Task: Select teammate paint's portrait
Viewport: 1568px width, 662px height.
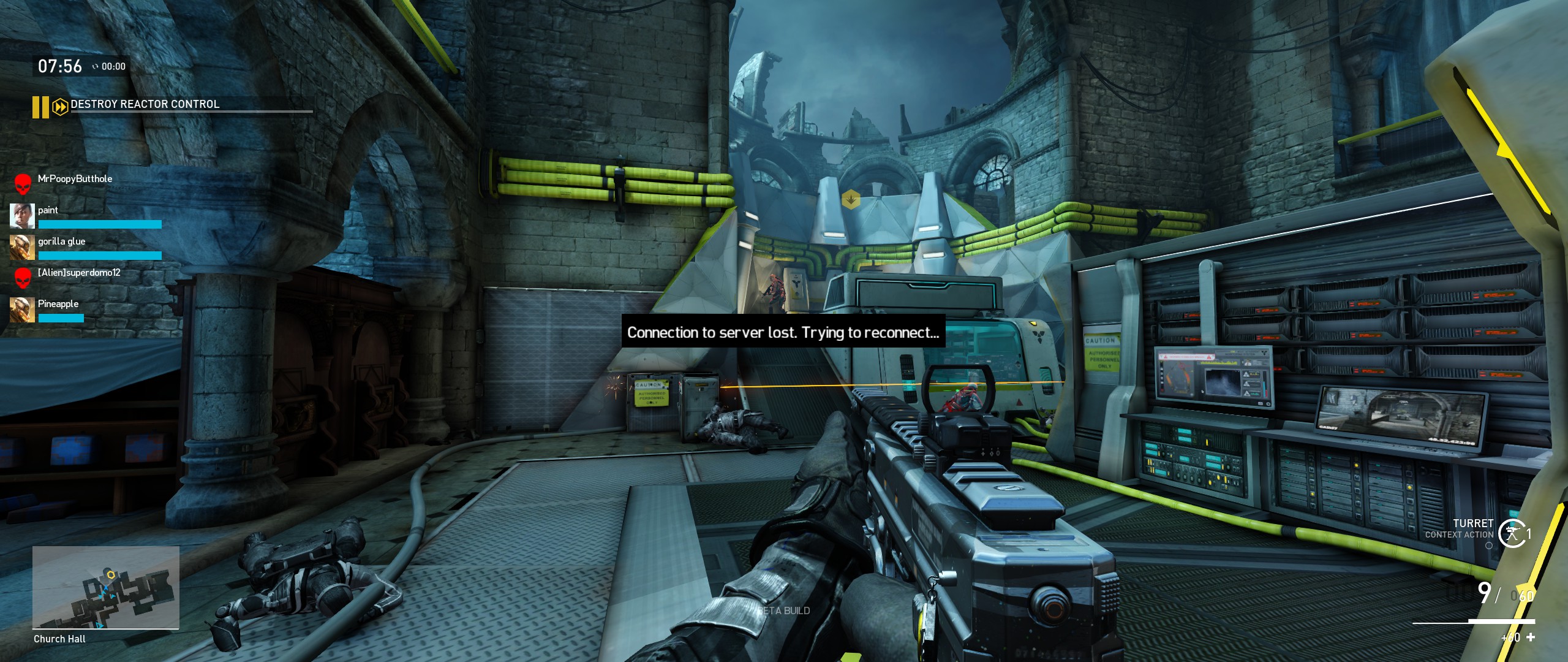Action: click(x=22, y=216)
